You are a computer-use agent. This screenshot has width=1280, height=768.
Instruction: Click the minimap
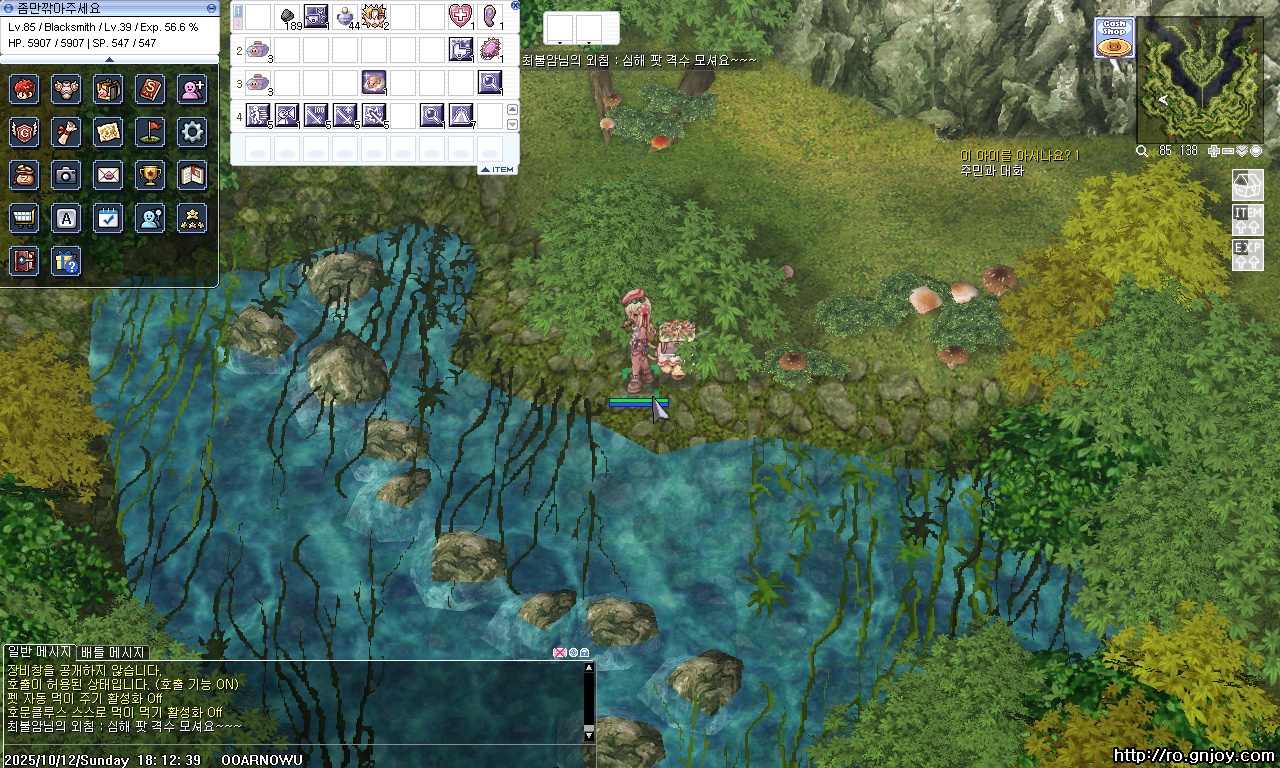(1198, 78)
